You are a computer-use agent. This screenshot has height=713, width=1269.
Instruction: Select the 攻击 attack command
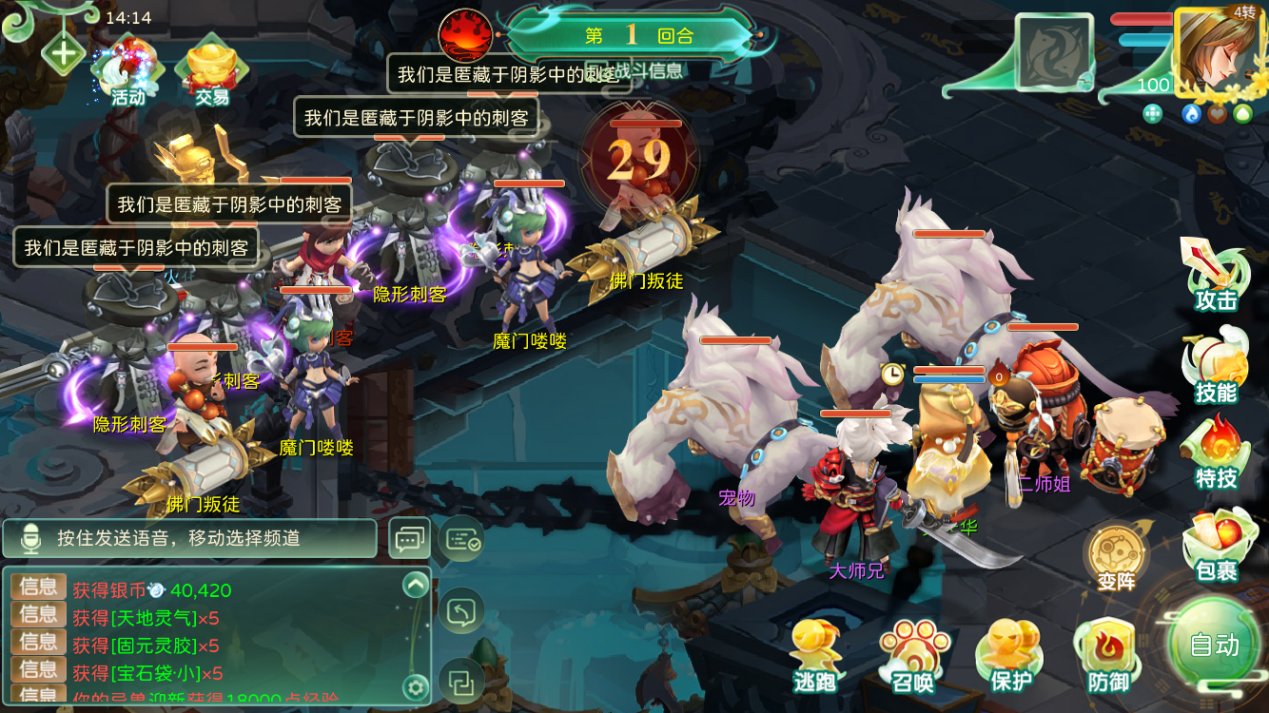coord(1215,277)
